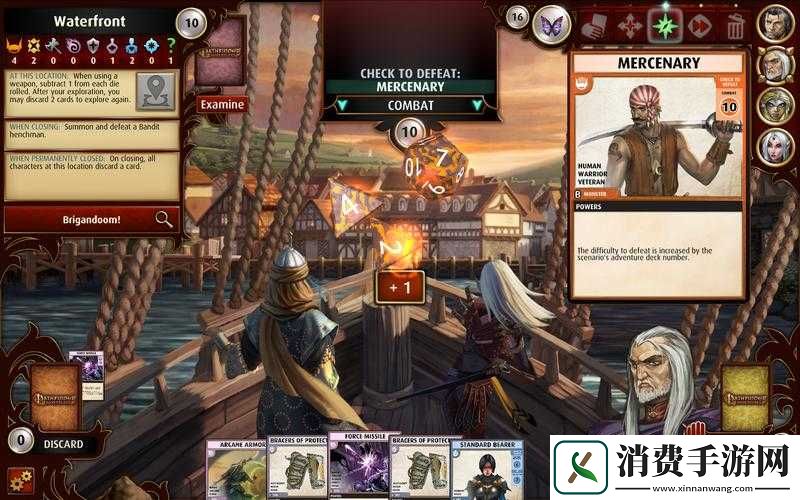Click the trash can discard icon
The width and height of the screenshot is (800, 500).
(735, 25)
